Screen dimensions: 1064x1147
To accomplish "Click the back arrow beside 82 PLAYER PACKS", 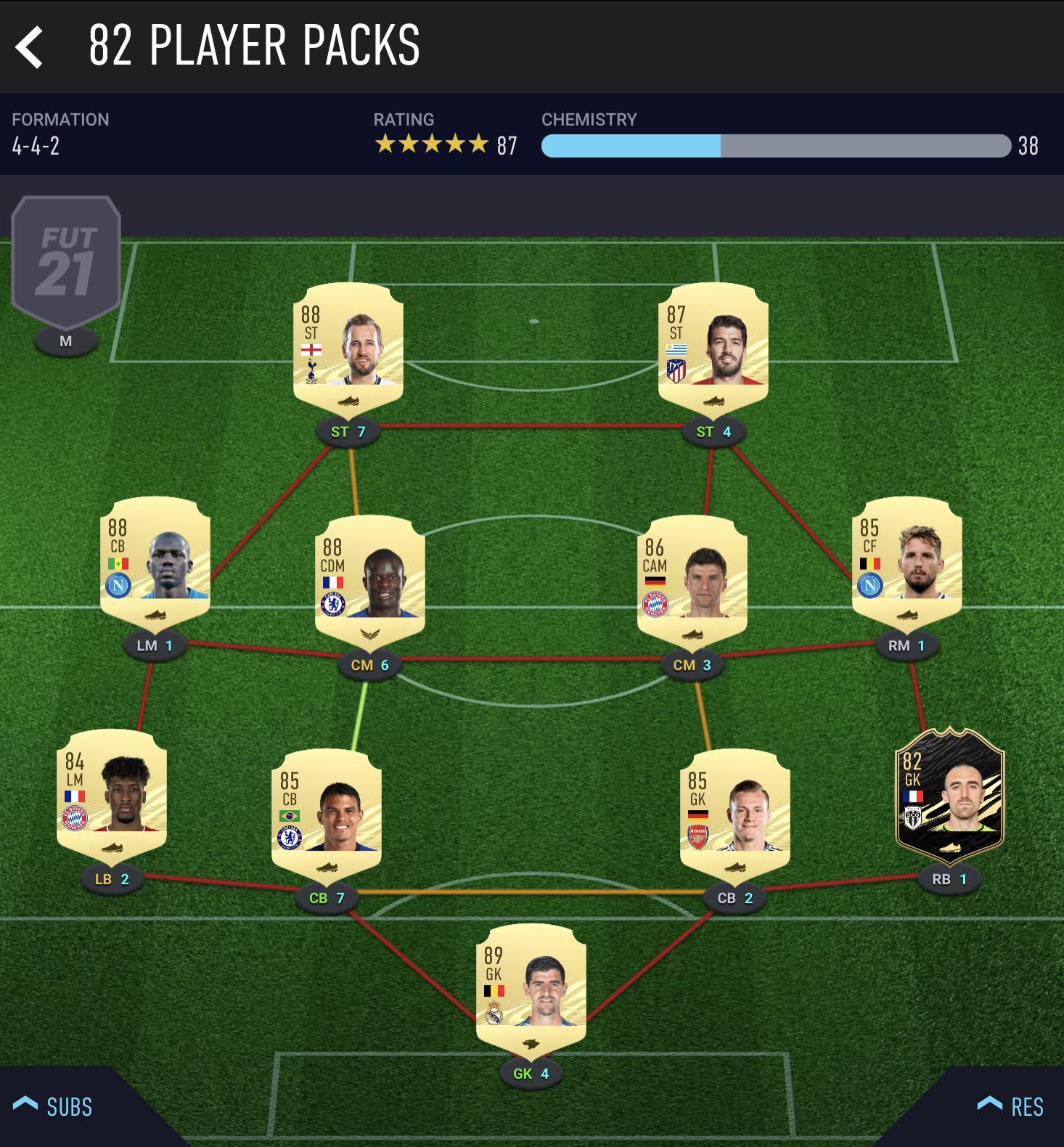I will point(29,47).
